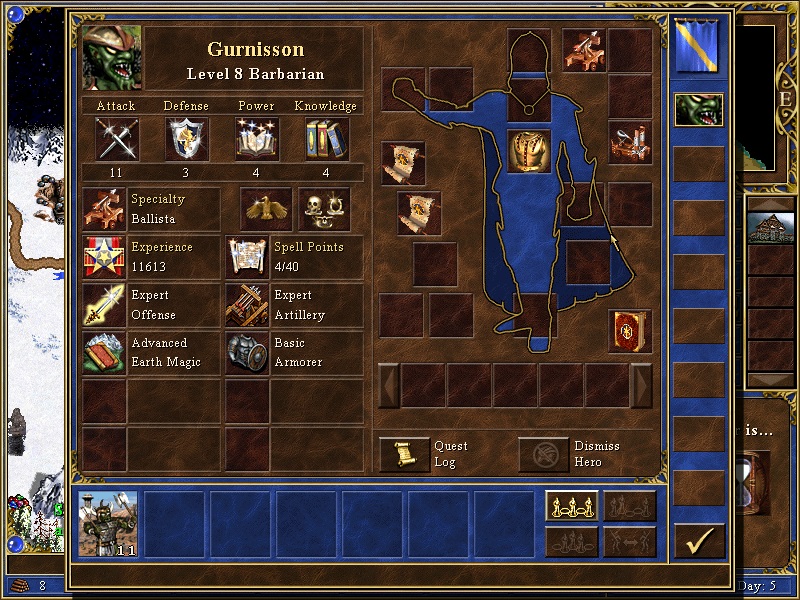Viewport: 800px width, 600px height.
Task: Select the catapult war machine slot
Action: [x=630, y=142]
